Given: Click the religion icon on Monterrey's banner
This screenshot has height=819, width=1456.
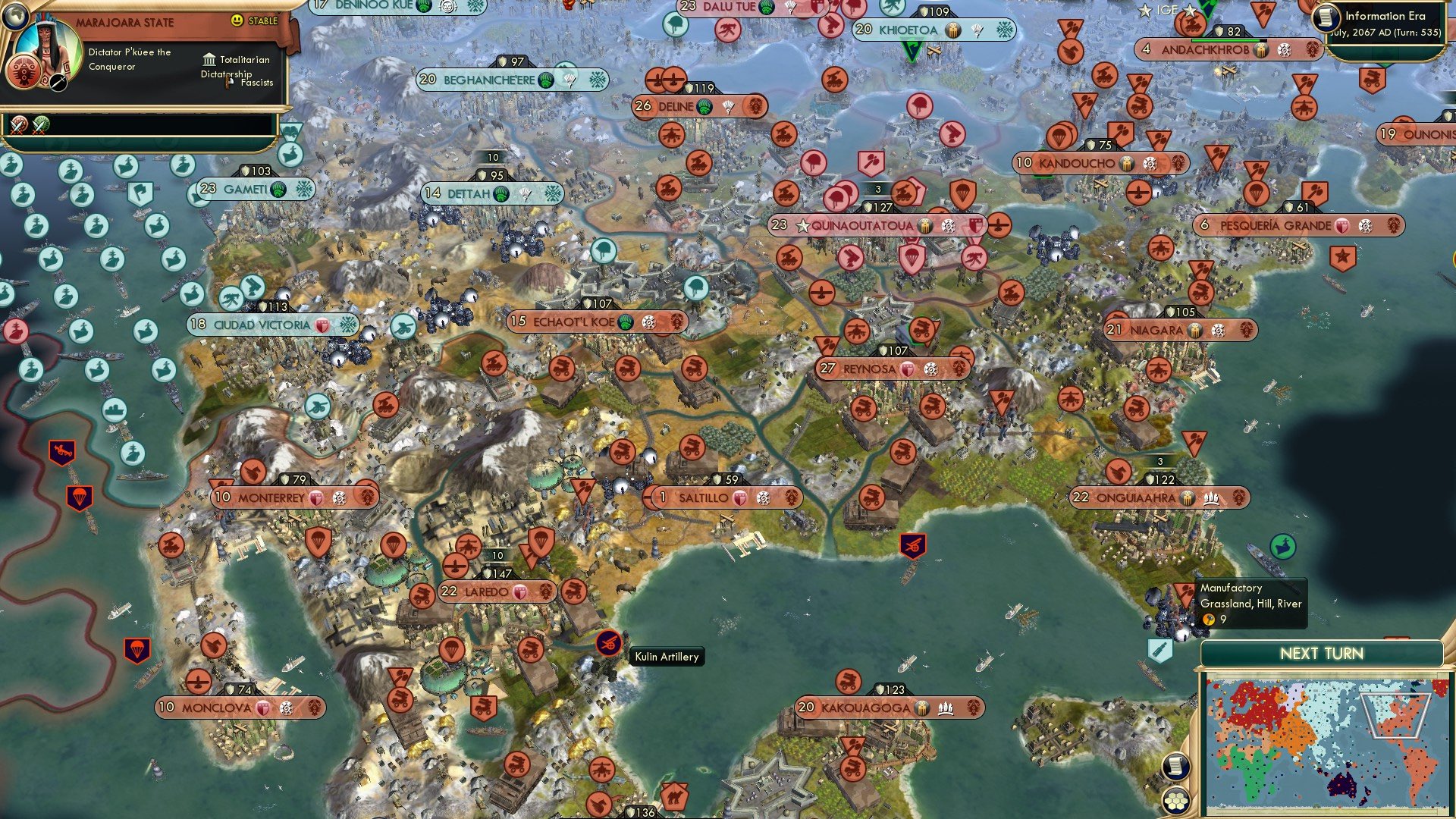Looking at the screenshot, I should pos(316,498).
